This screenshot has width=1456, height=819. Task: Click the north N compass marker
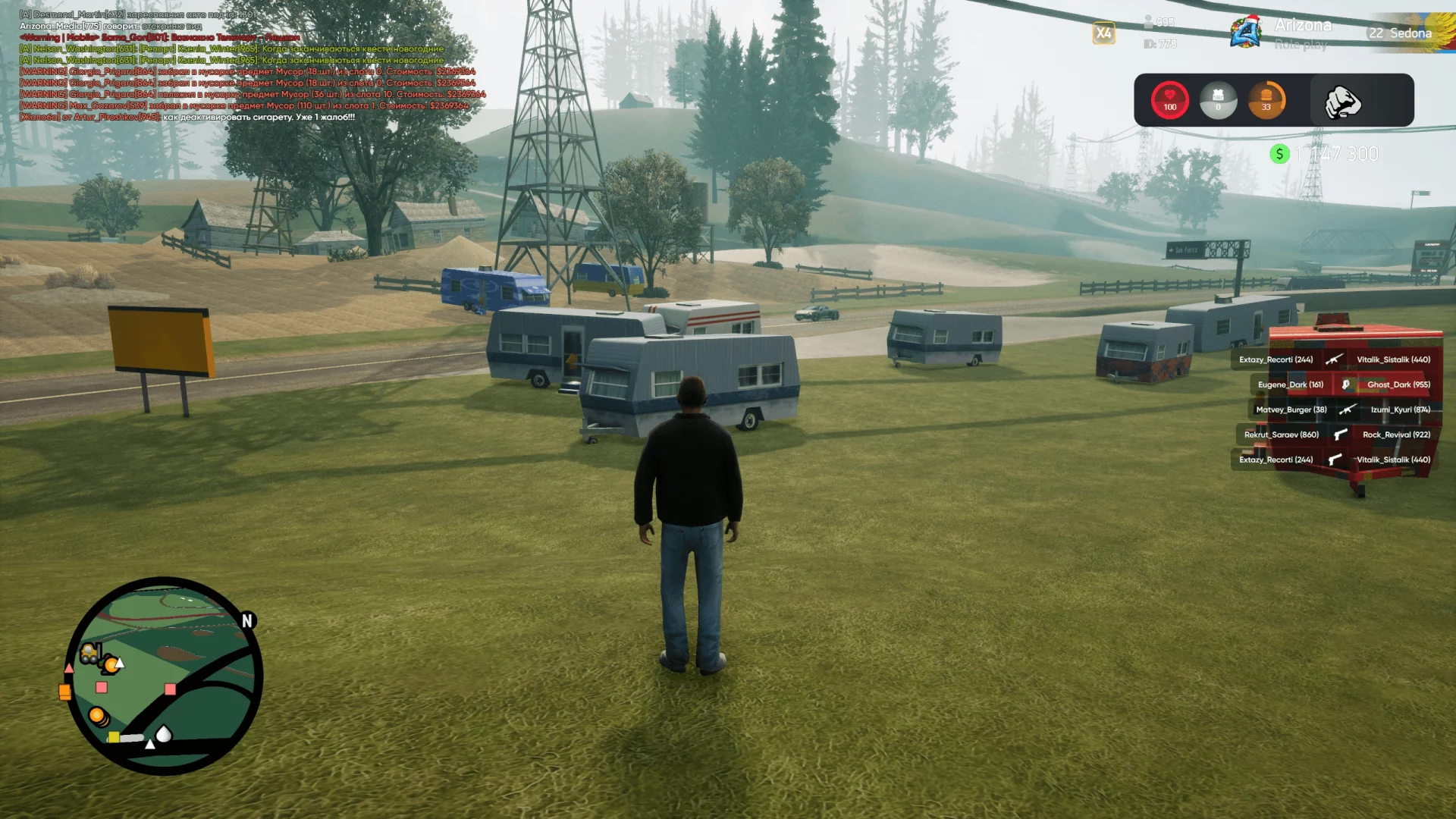coord(247,620)
